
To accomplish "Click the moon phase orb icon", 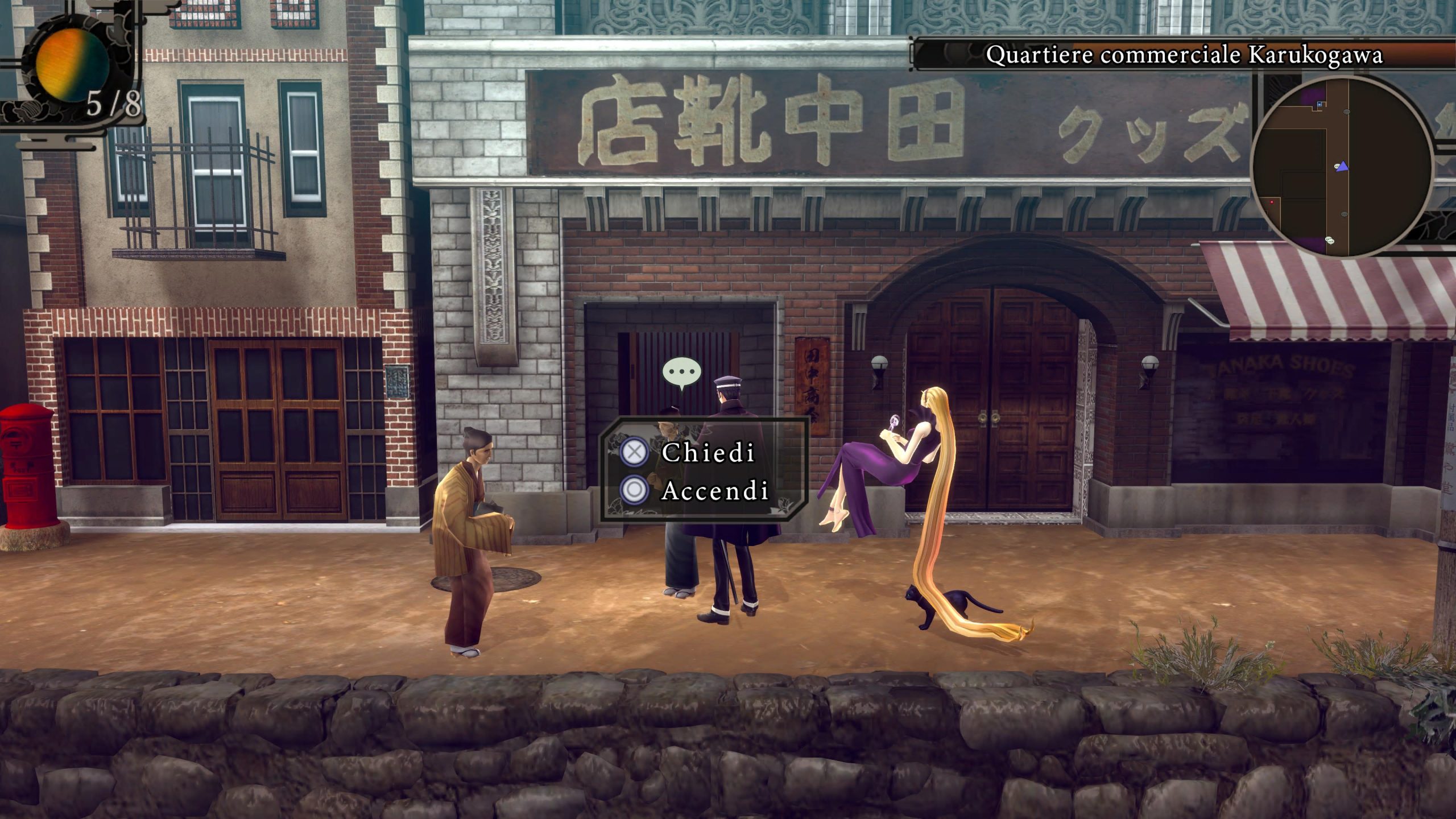I will 72,65.
